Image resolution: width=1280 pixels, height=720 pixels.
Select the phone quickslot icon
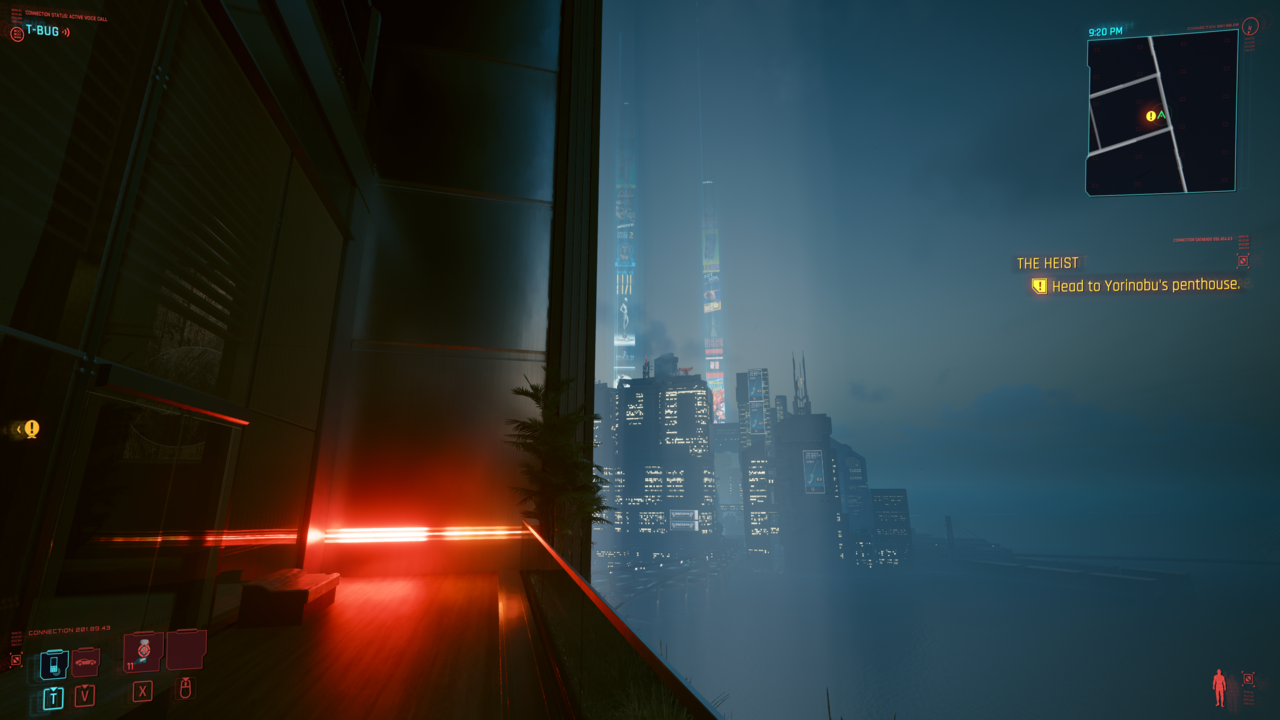click(x=53, y=662)
